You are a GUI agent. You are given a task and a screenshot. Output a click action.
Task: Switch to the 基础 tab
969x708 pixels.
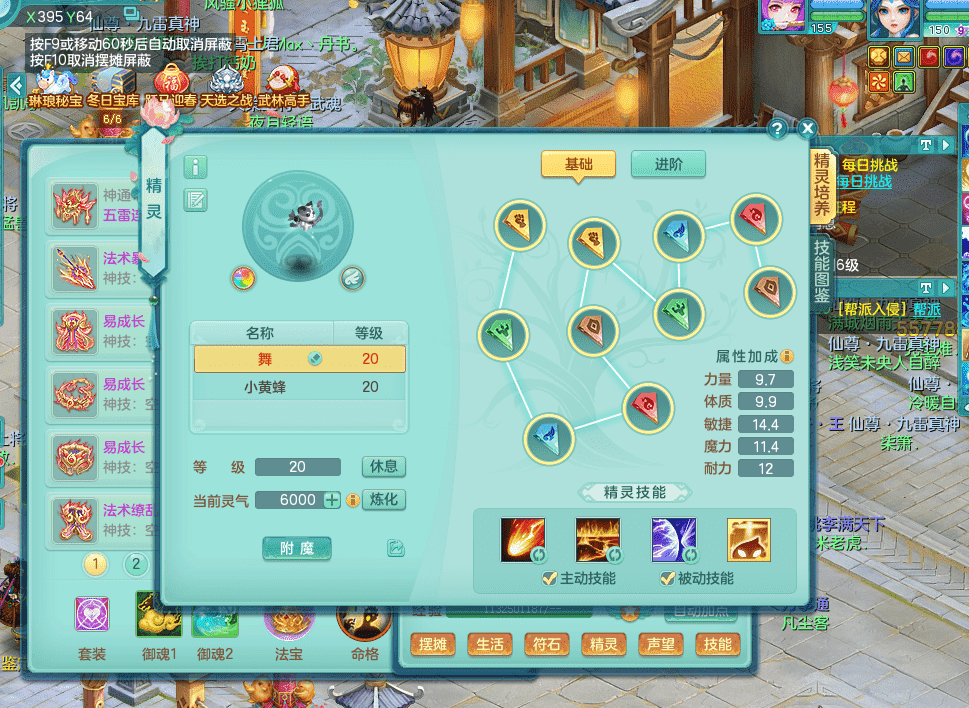click(x=578, y=164)
